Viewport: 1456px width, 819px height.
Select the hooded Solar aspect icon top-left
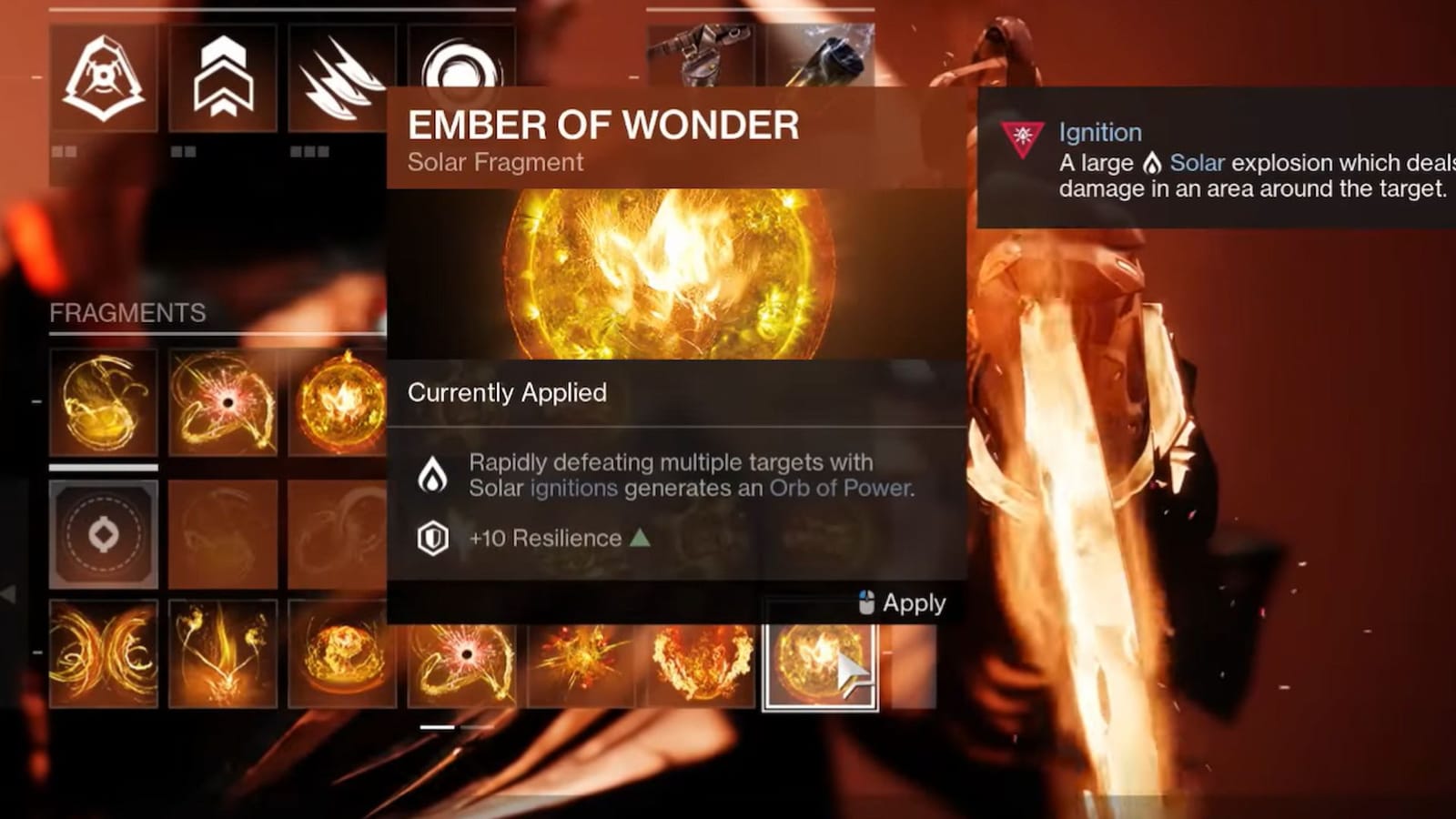pyautogui.click(x=103, y=77)
